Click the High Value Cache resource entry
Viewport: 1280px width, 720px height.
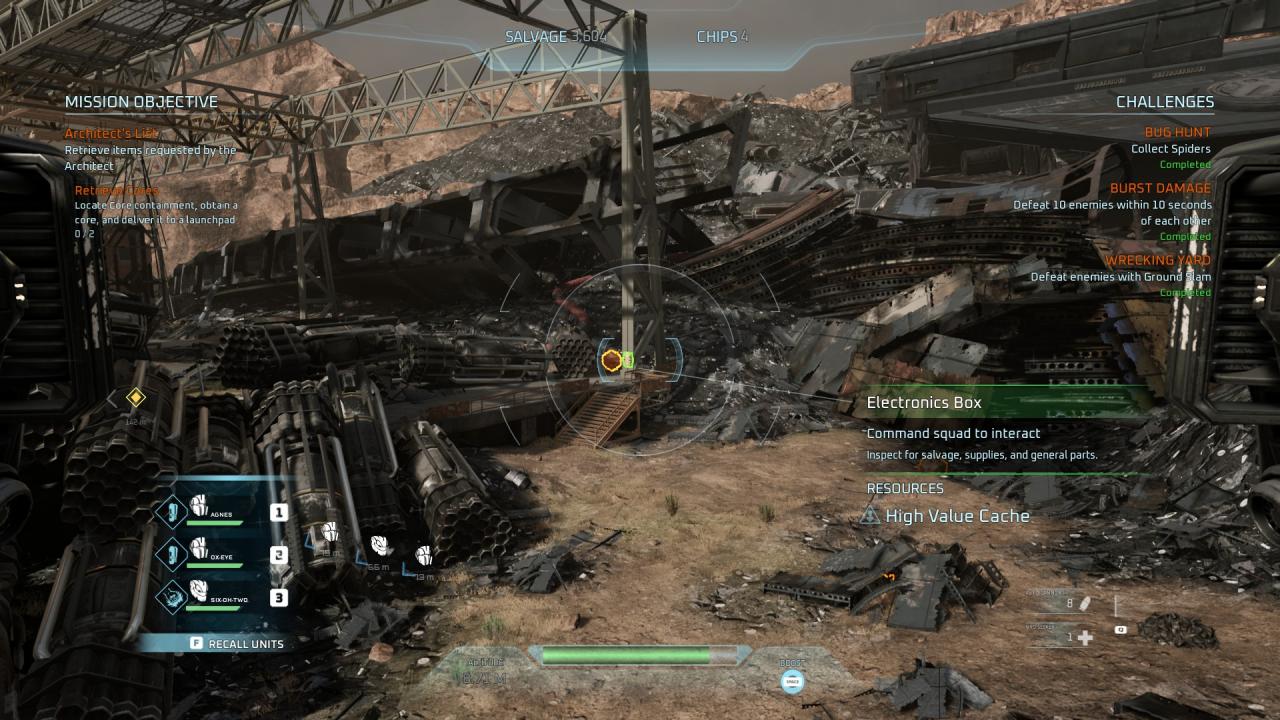pos(956,516)
